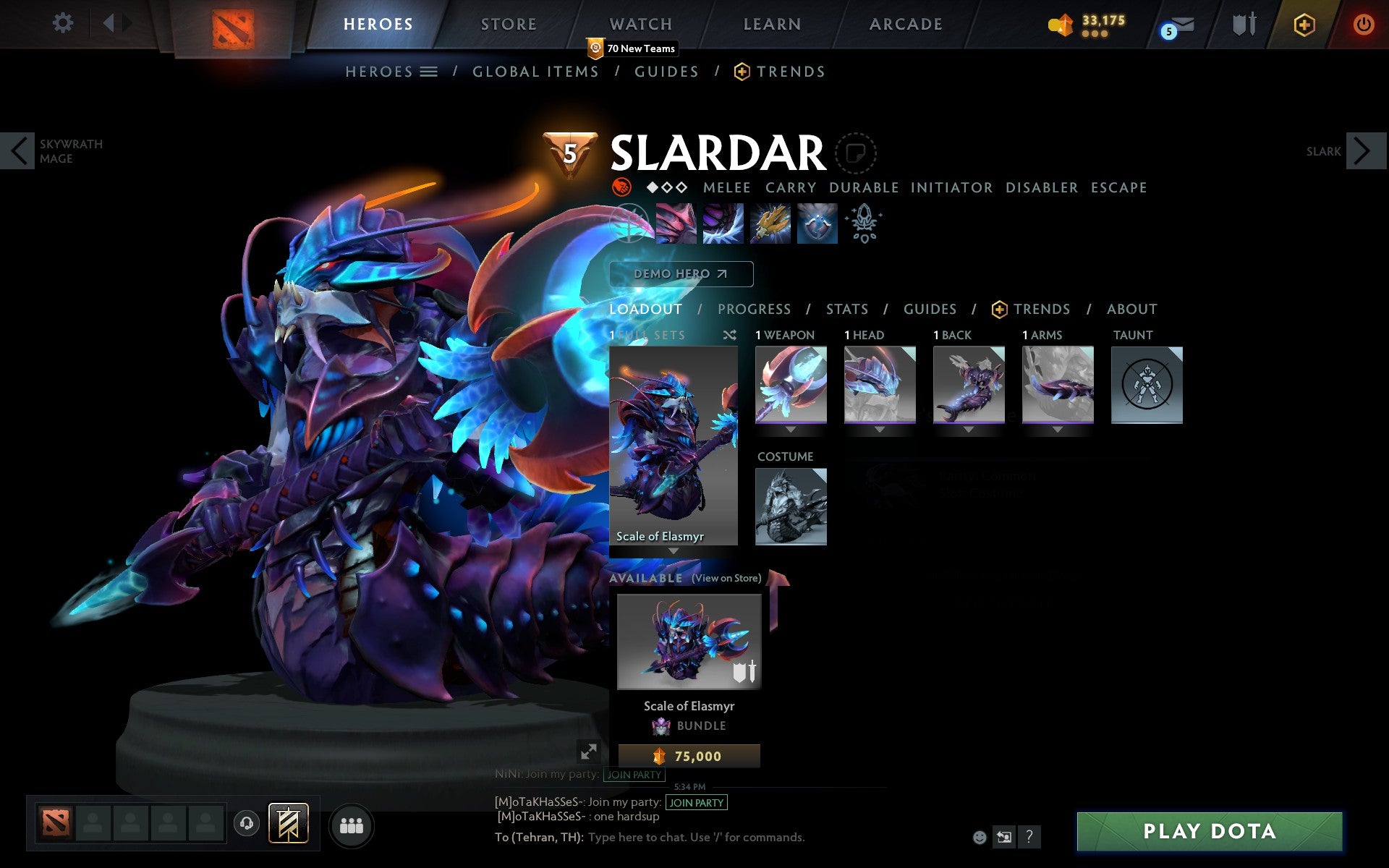Open the settings gear icon
Image resolution: width=1389 pixels, height=868 pixels.
64,23
